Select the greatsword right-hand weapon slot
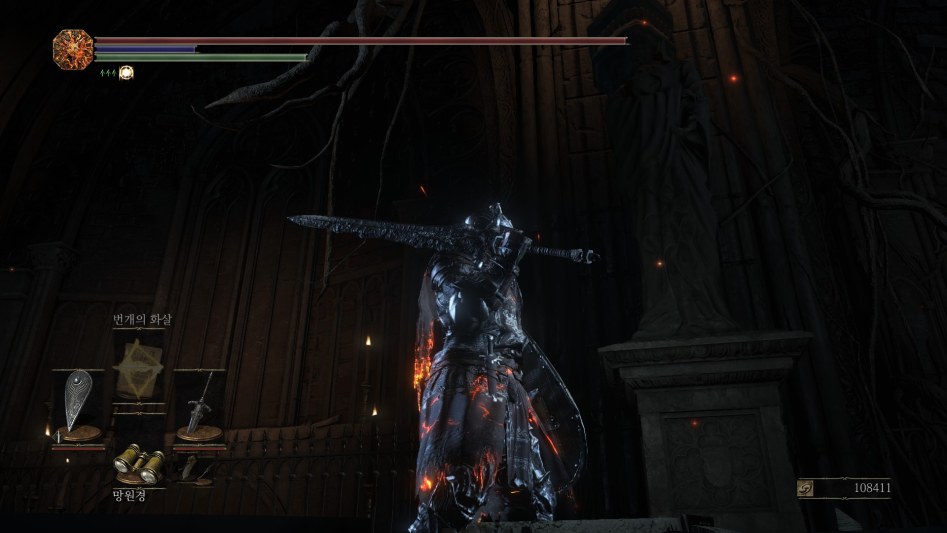 click(199, 402)
